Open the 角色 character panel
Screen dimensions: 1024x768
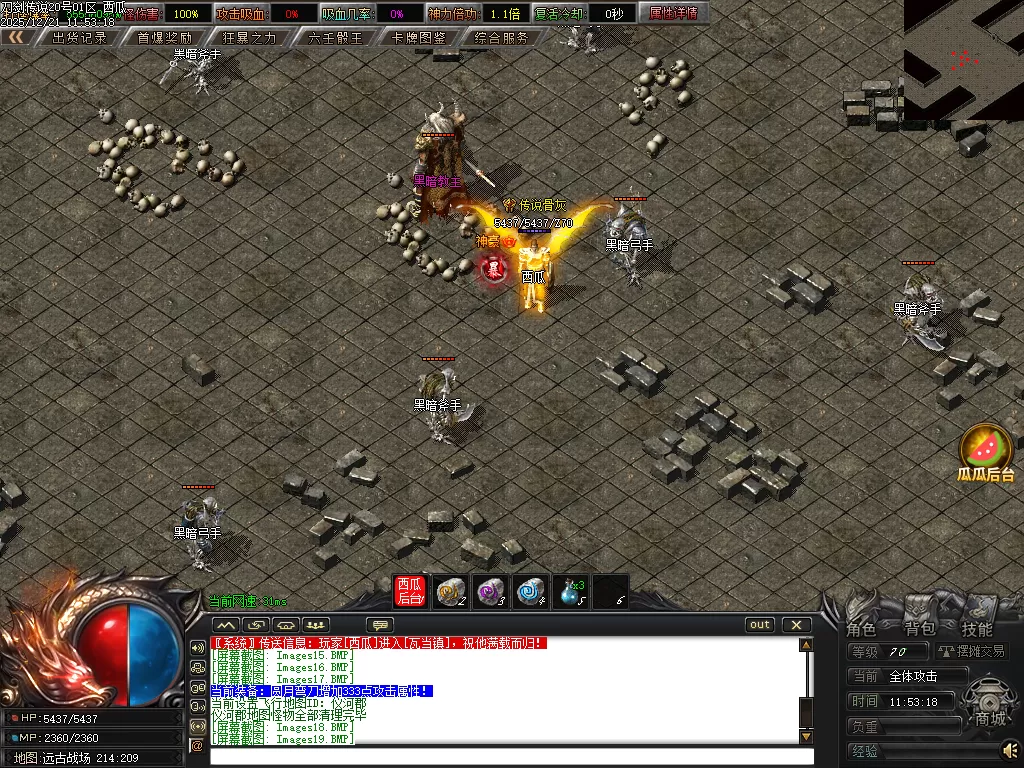click(861, 629)
